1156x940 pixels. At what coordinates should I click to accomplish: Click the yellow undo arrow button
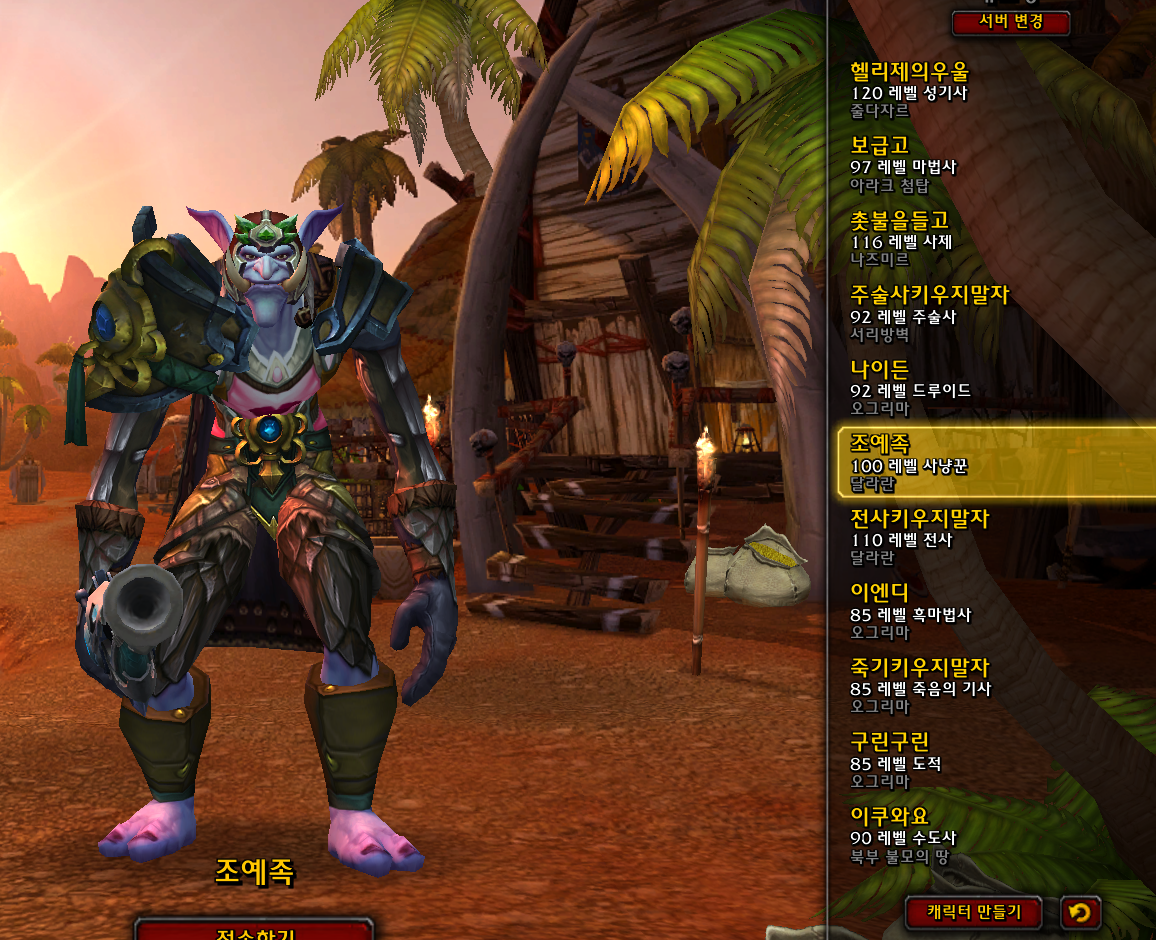[x=1080, y=912]
